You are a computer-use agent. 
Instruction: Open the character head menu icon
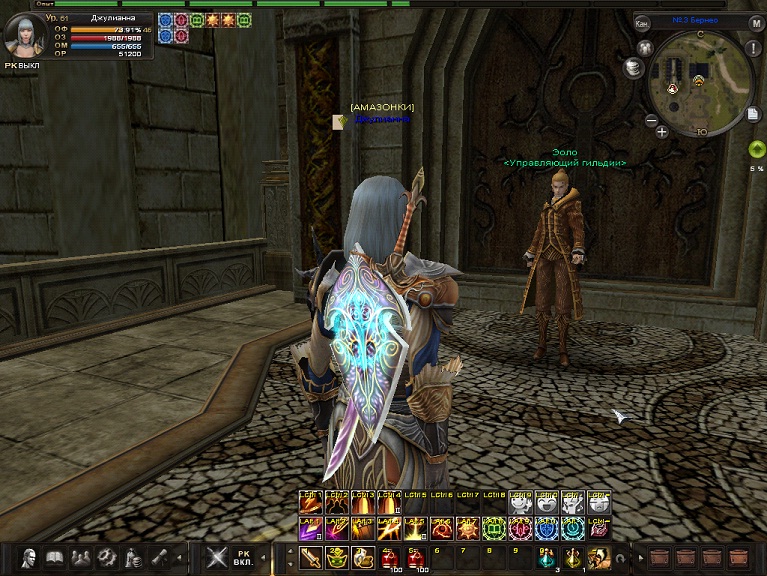[30, 558]
